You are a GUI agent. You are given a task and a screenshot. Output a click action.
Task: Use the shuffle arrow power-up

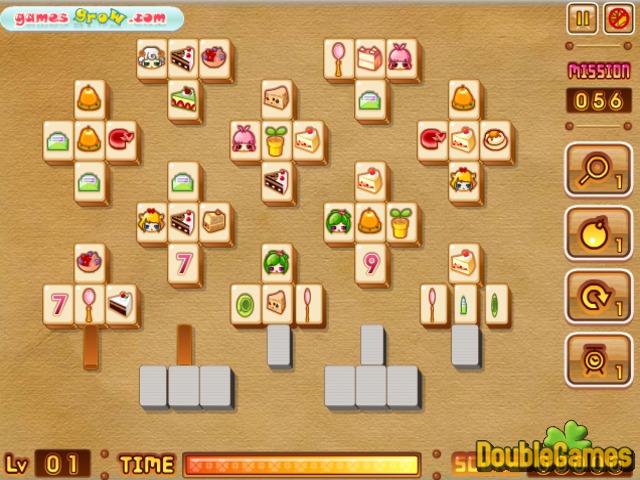tap(597, 295)
